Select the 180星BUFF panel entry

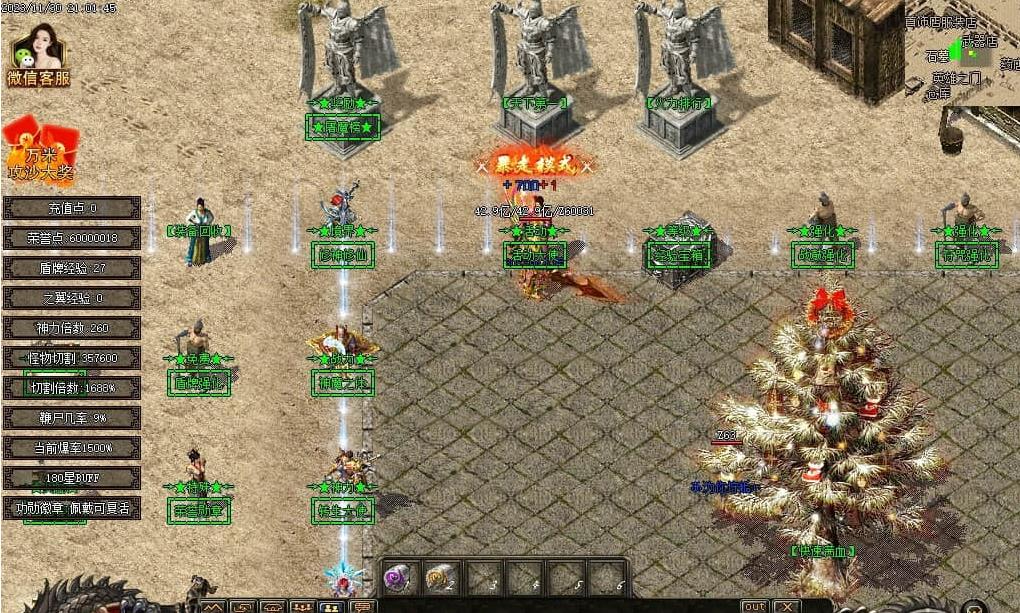click(x=72, y=478)
